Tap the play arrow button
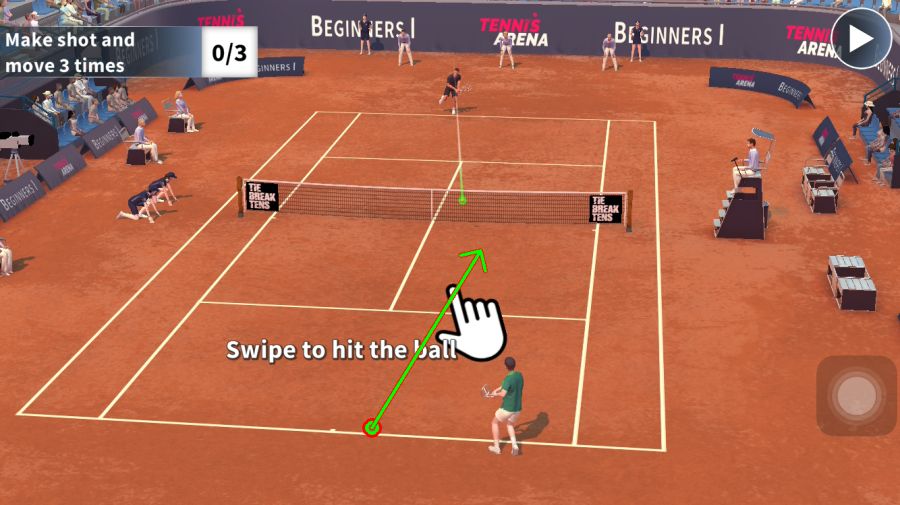Screen dimensions: 900x505 861,40
